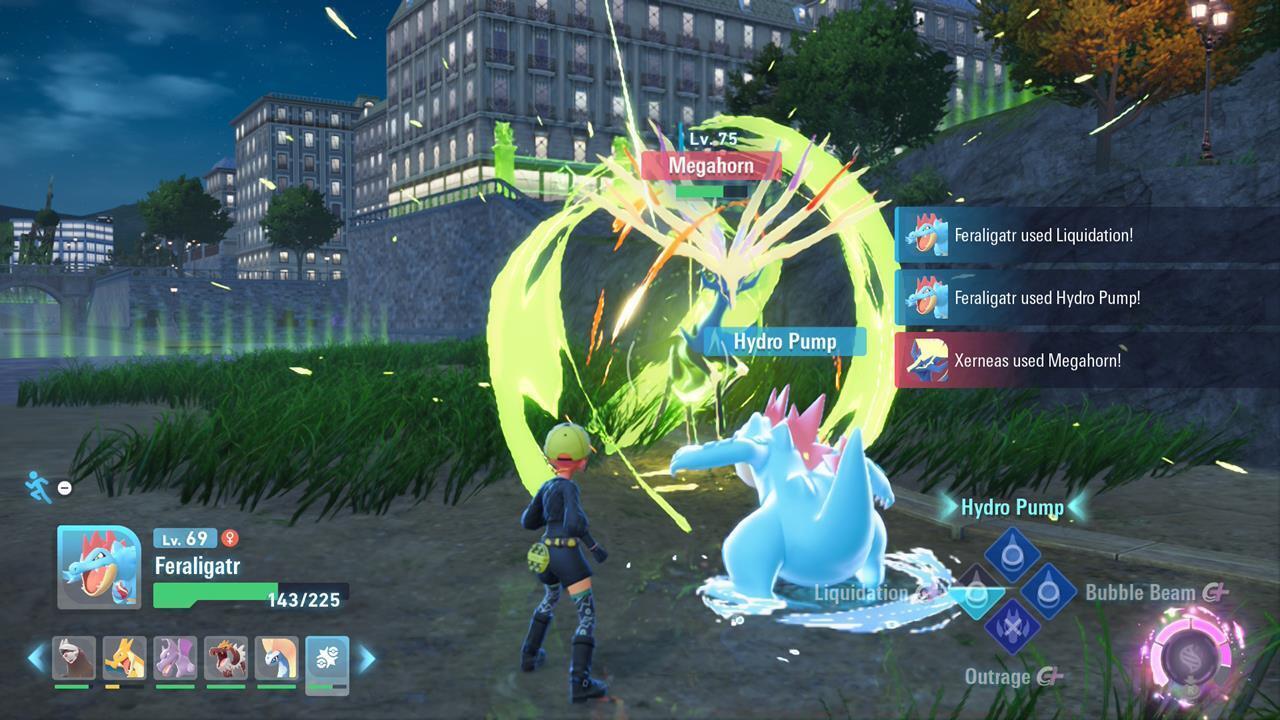Click the Lv. 69 level badge
The width and height of the screenshot is (1280, 720).
tap(185, 539)
